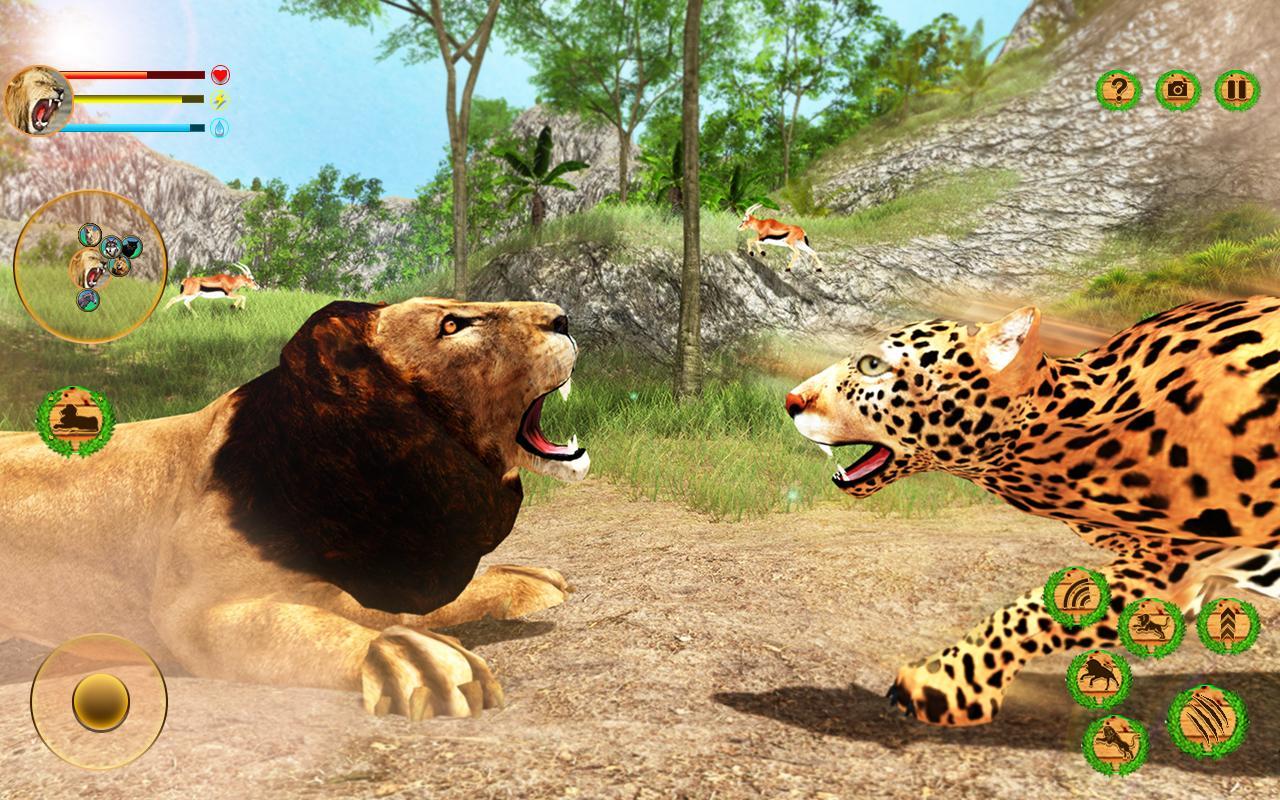Click the lightning bolt energy icon
1280x800 pixels.
[219, 100]
